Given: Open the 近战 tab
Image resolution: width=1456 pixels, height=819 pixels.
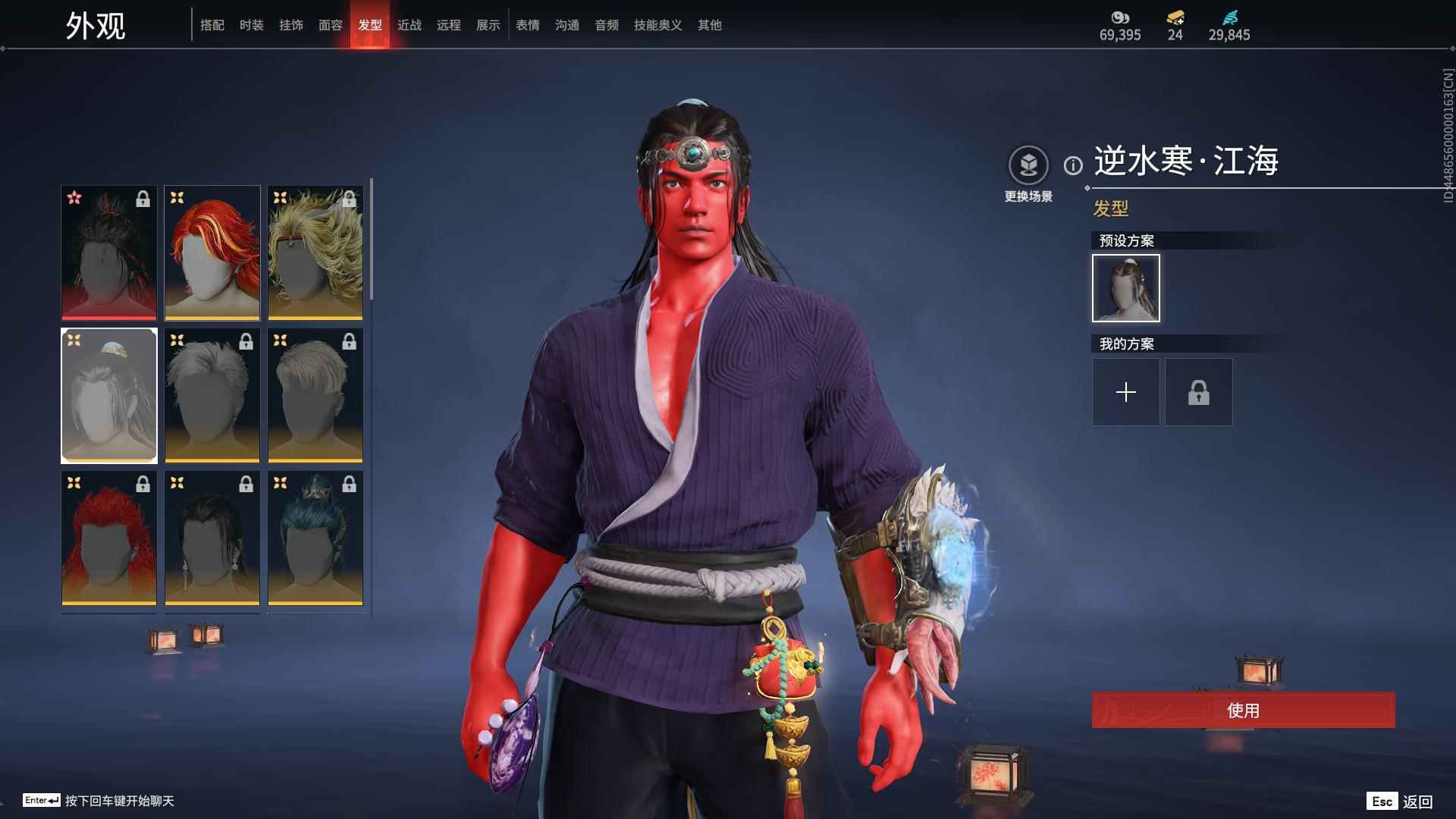Looking at the screenshot, I should click(409, 25).
